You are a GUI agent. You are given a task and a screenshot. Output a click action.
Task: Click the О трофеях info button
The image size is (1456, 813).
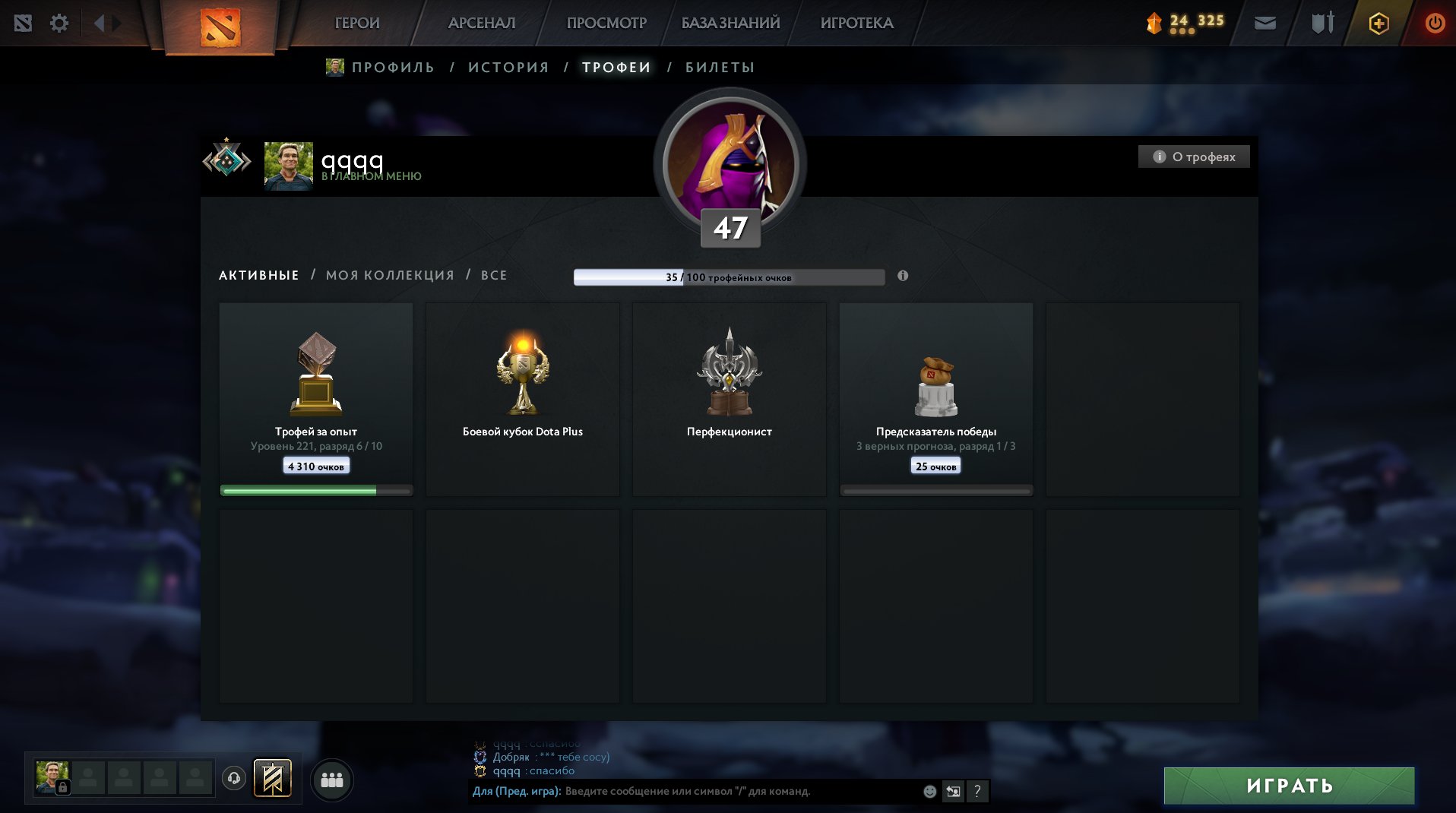click(1193, 157)
